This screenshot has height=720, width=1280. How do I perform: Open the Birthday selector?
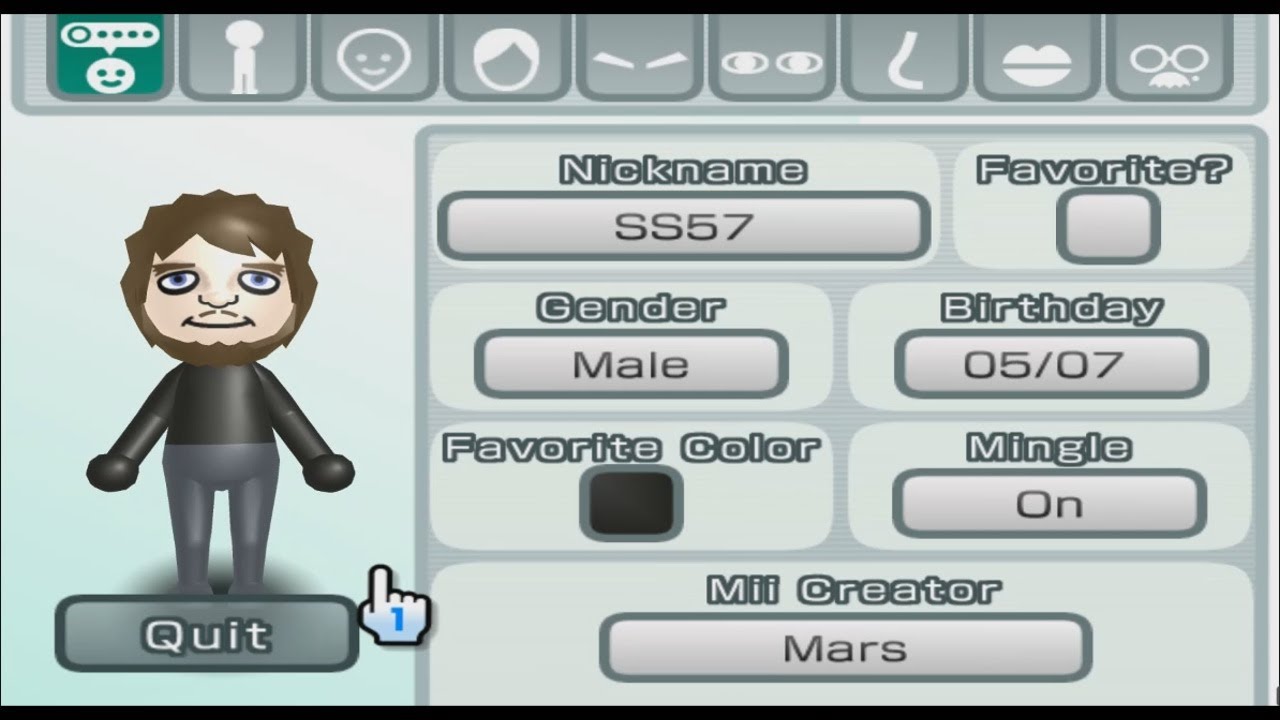[x=1052, y=364]
